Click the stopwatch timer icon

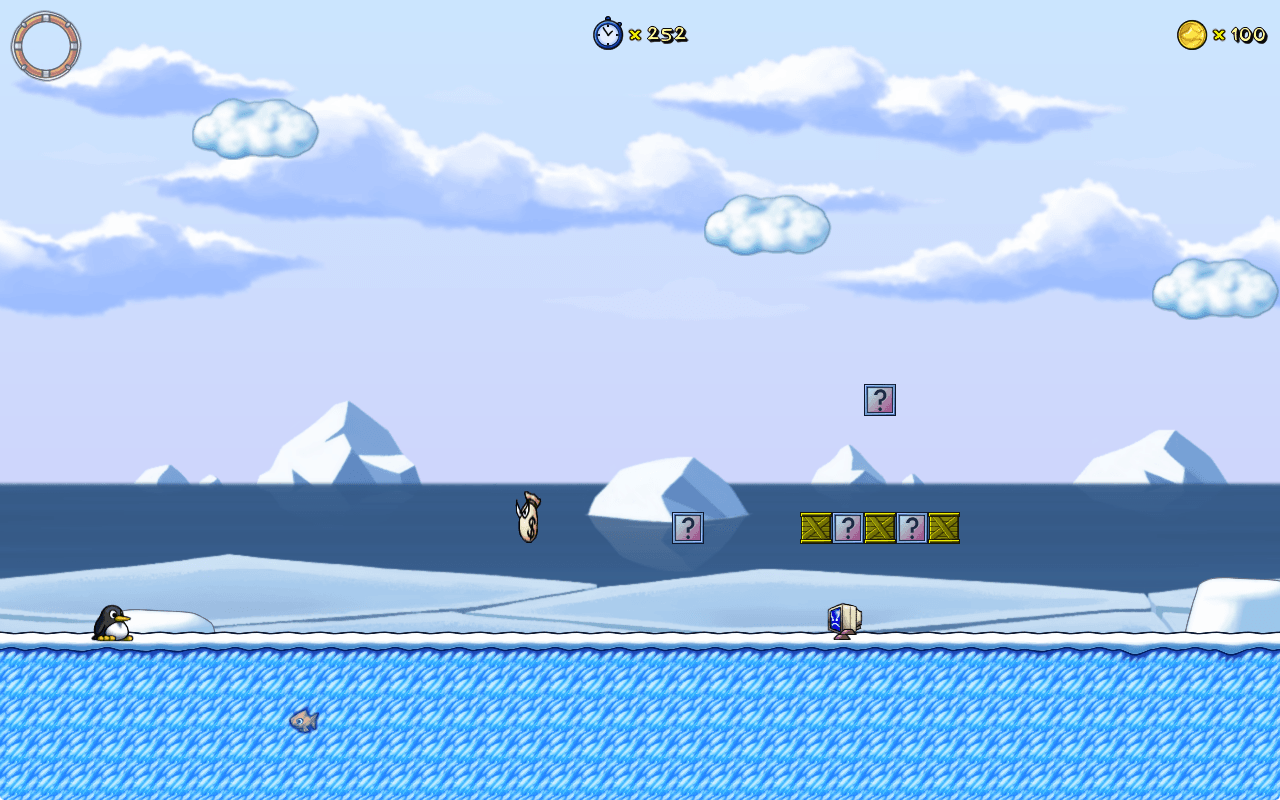coord(607,34)
